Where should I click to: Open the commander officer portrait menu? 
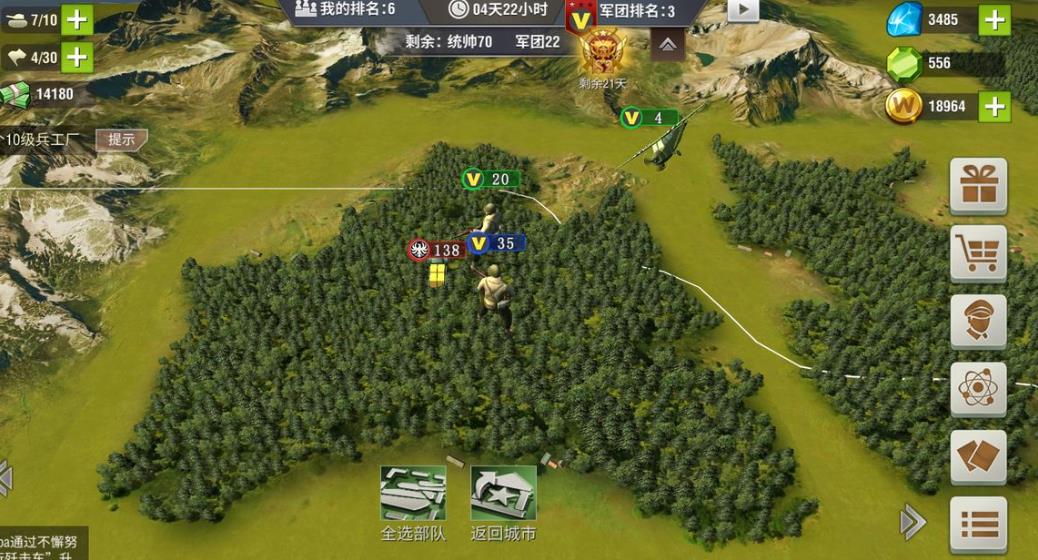click(x=977, y=320)
